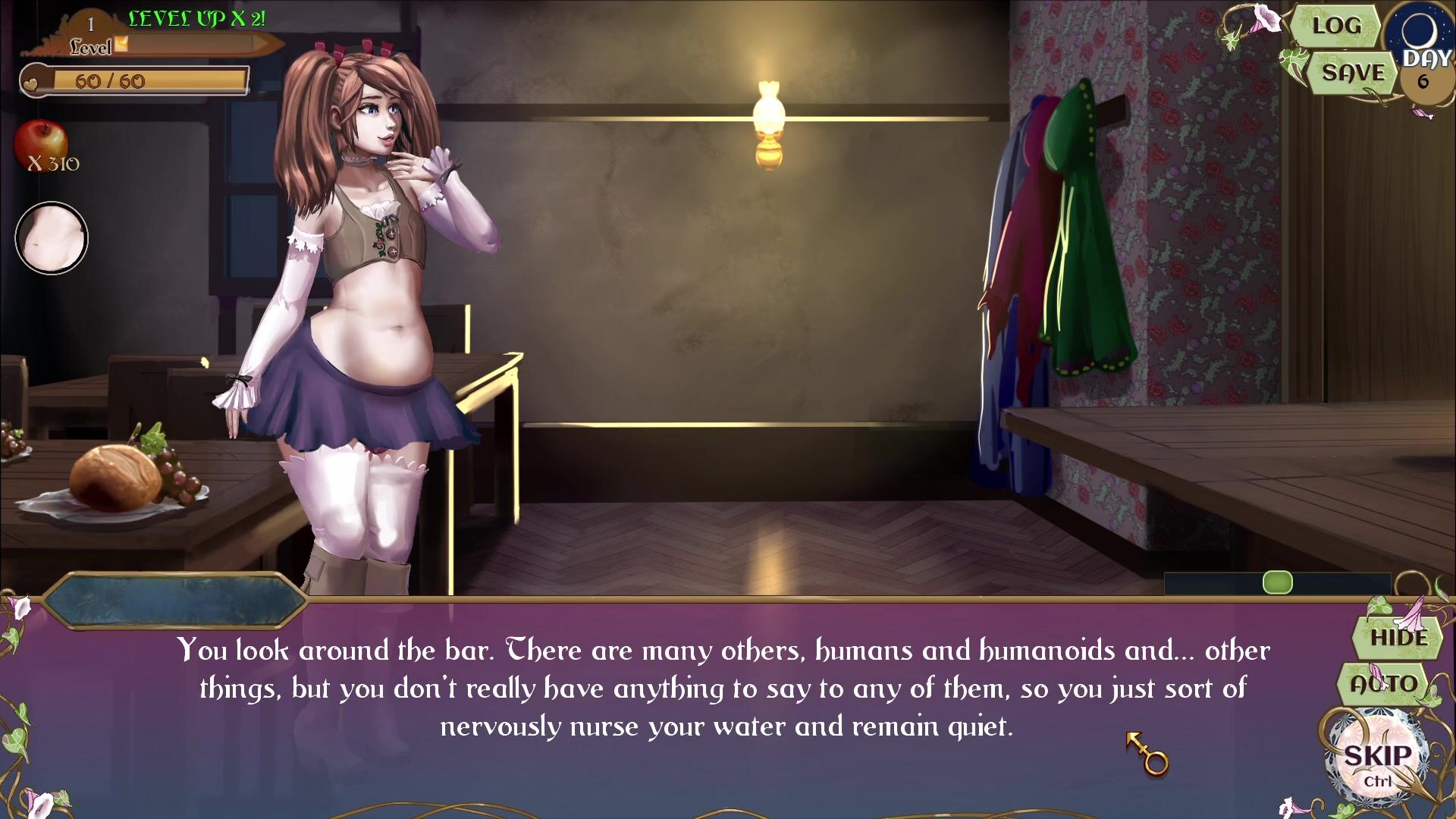Activate the SKIP button
1456x819 pixels.
pyautogui.click(x=1377, y=757)
